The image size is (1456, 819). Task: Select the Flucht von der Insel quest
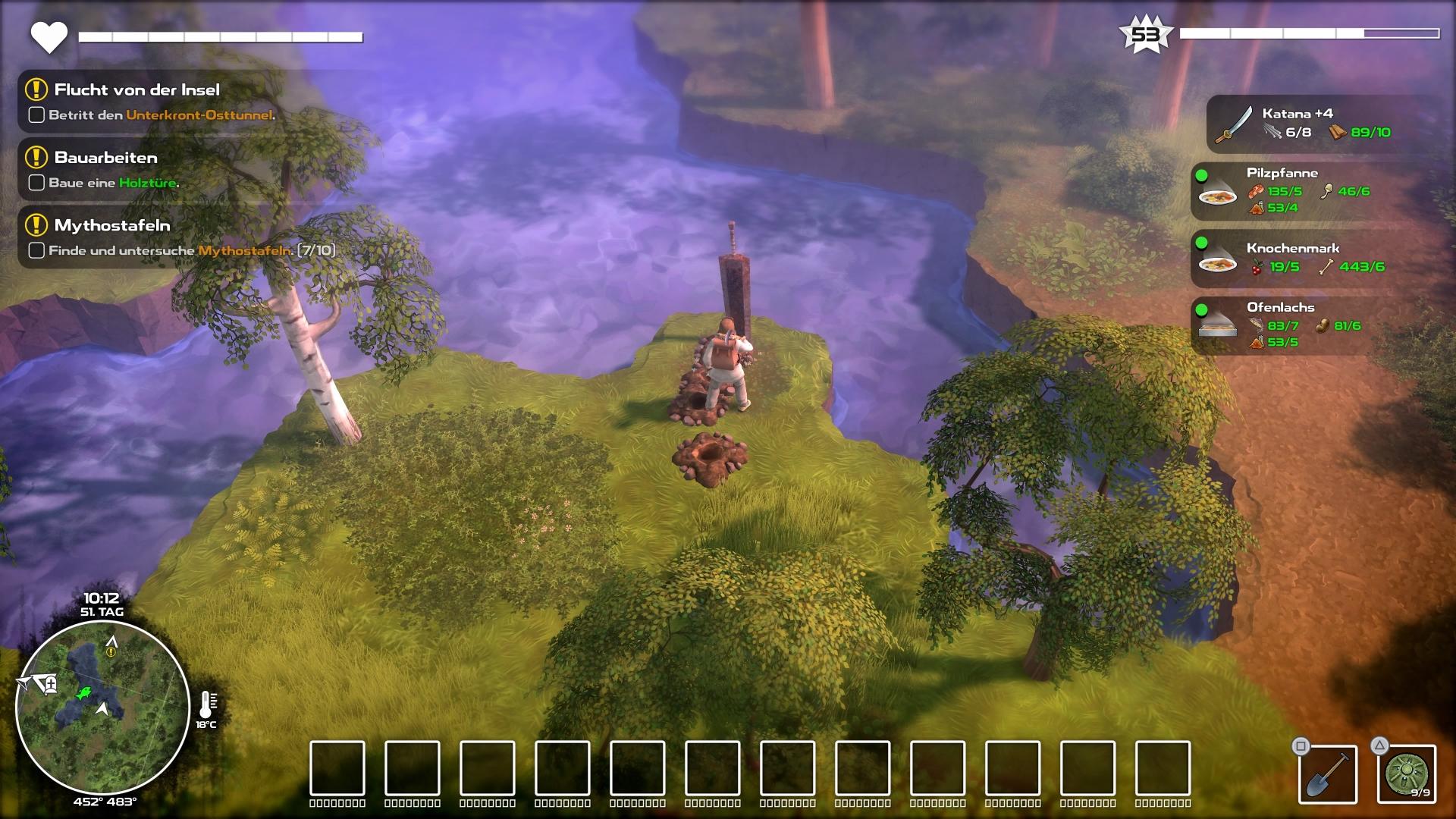click(x=136, y=89)
